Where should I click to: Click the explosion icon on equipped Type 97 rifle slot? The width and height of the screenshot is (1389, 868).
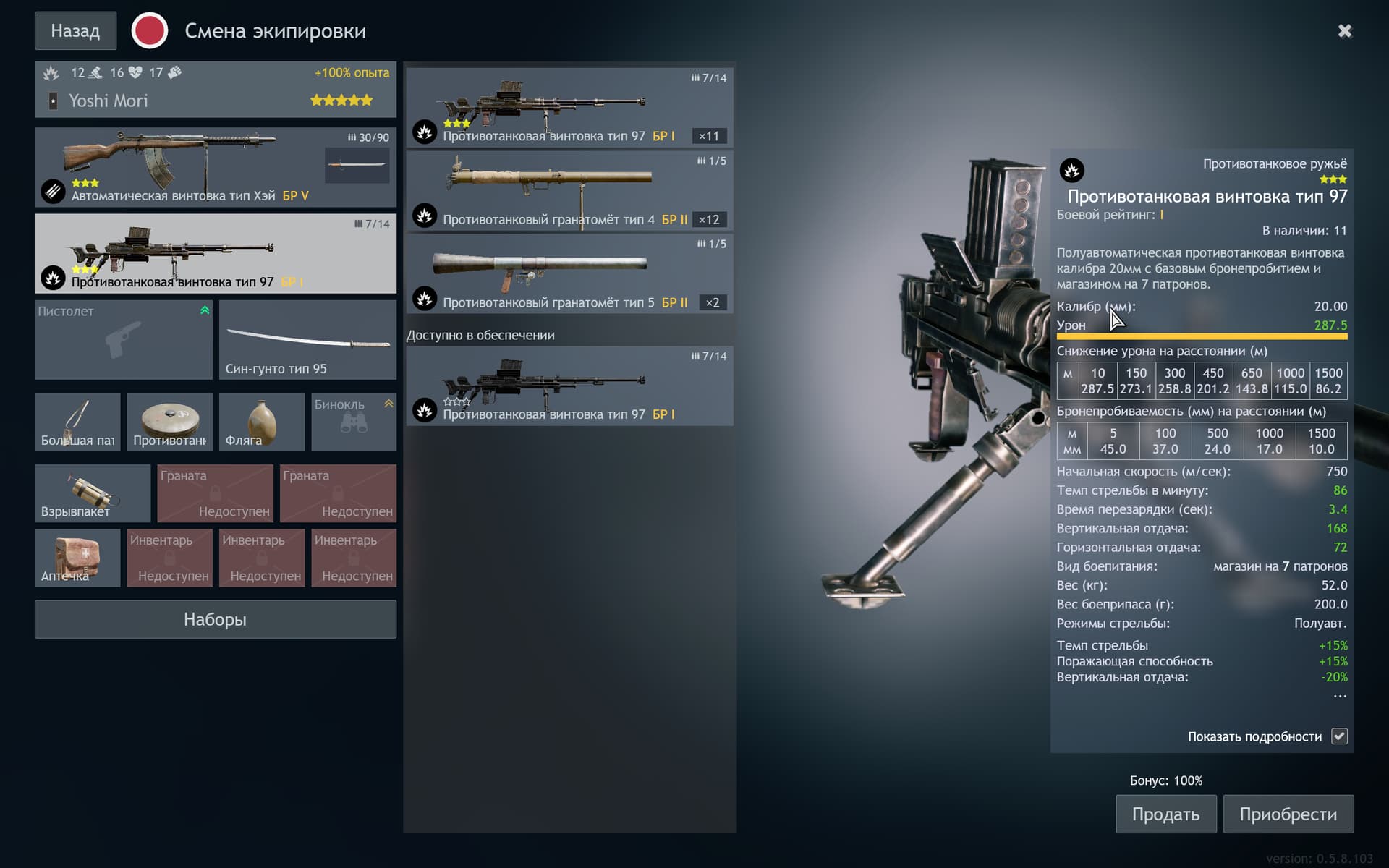(52, 278)
